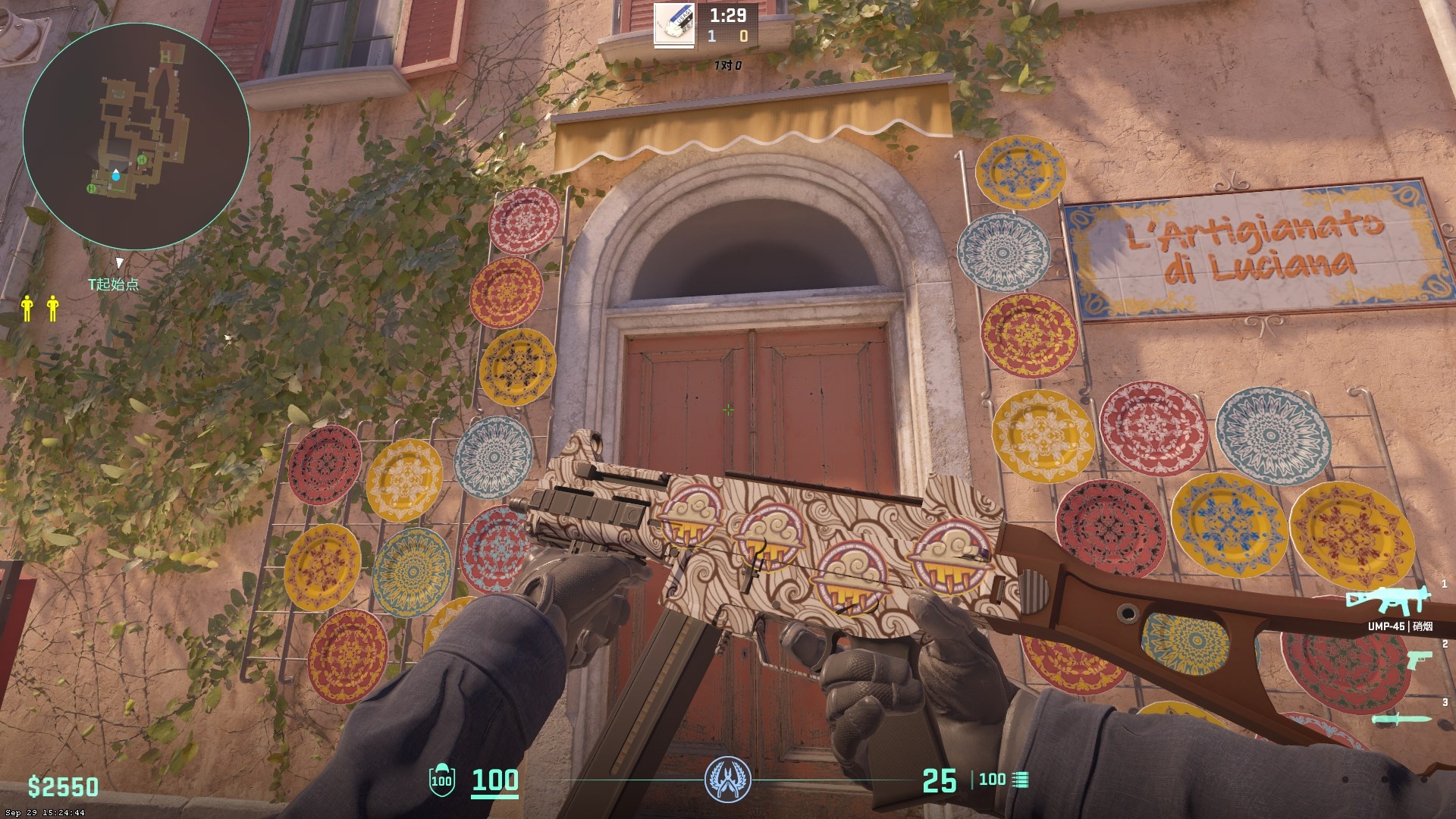
Task: Select the UMP-45 weapon slot
Action: pos(1388,601)
